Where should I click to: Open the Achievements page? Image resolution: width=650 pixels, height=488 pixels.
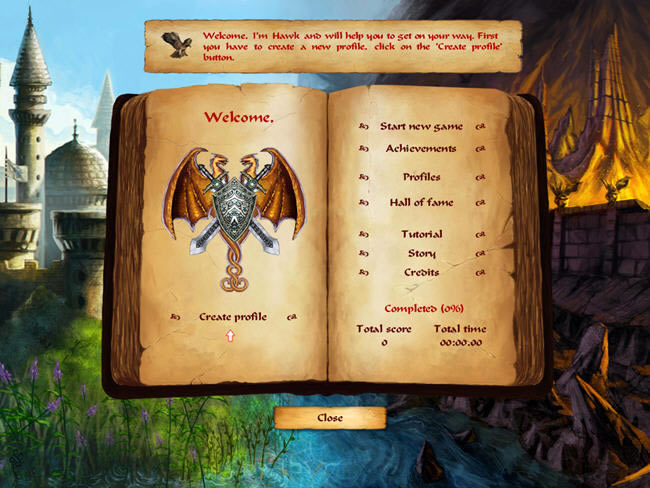(x=421, y=149)
